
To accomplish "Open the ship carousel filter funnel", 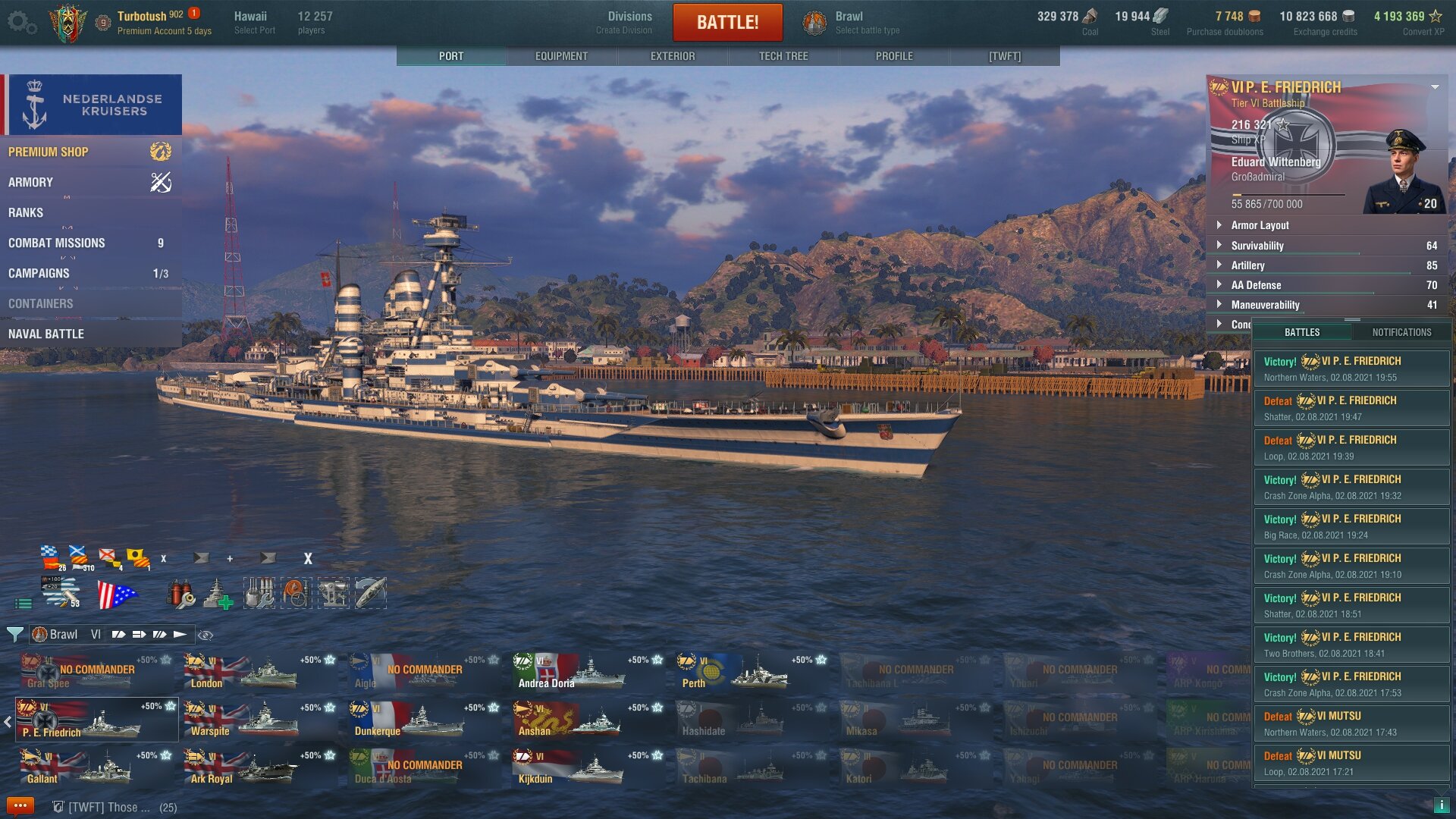I will coord(14,634).
